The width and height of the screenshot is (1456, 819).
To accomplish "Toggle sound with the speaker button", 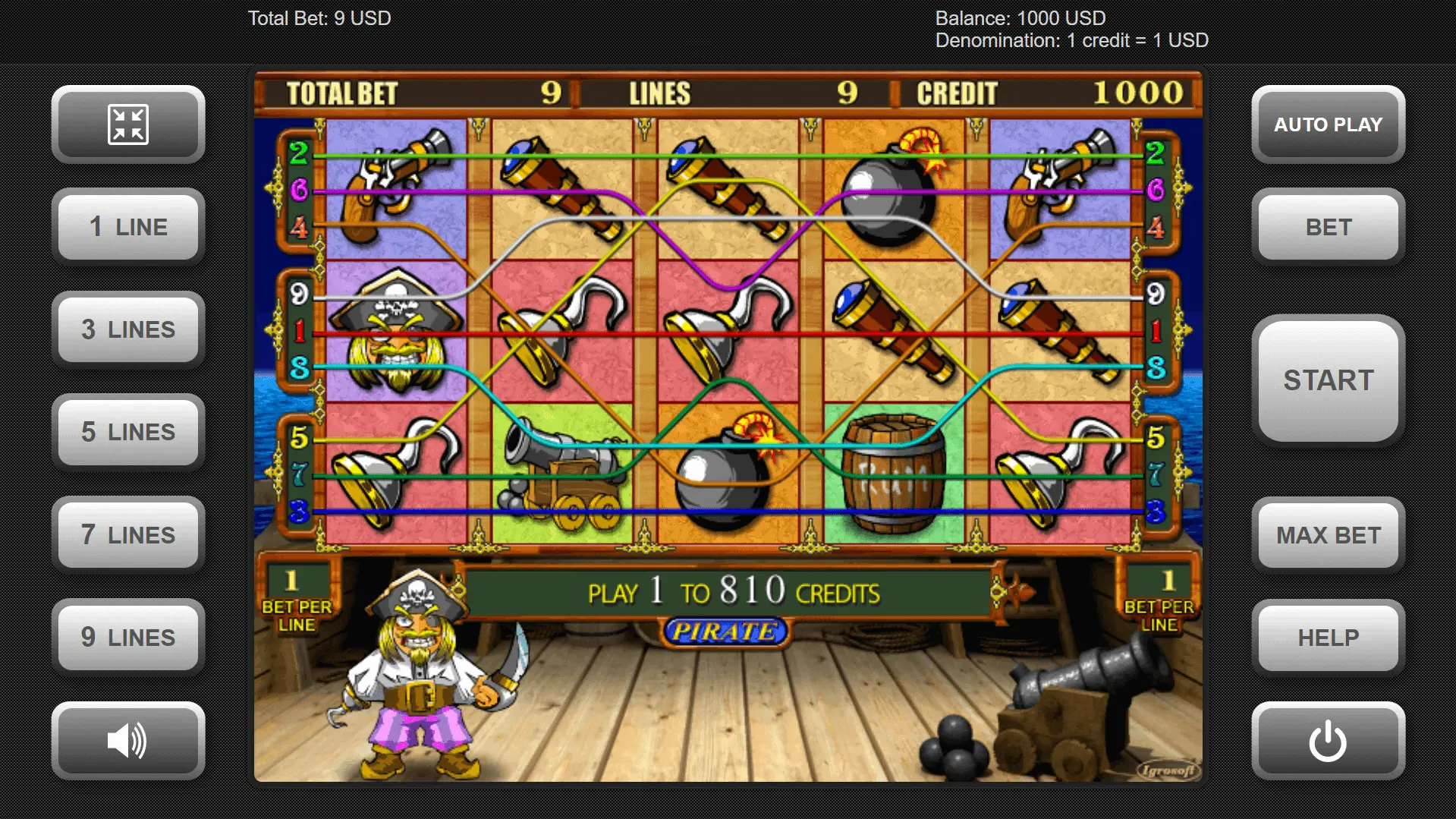I will tap(128, 741).
